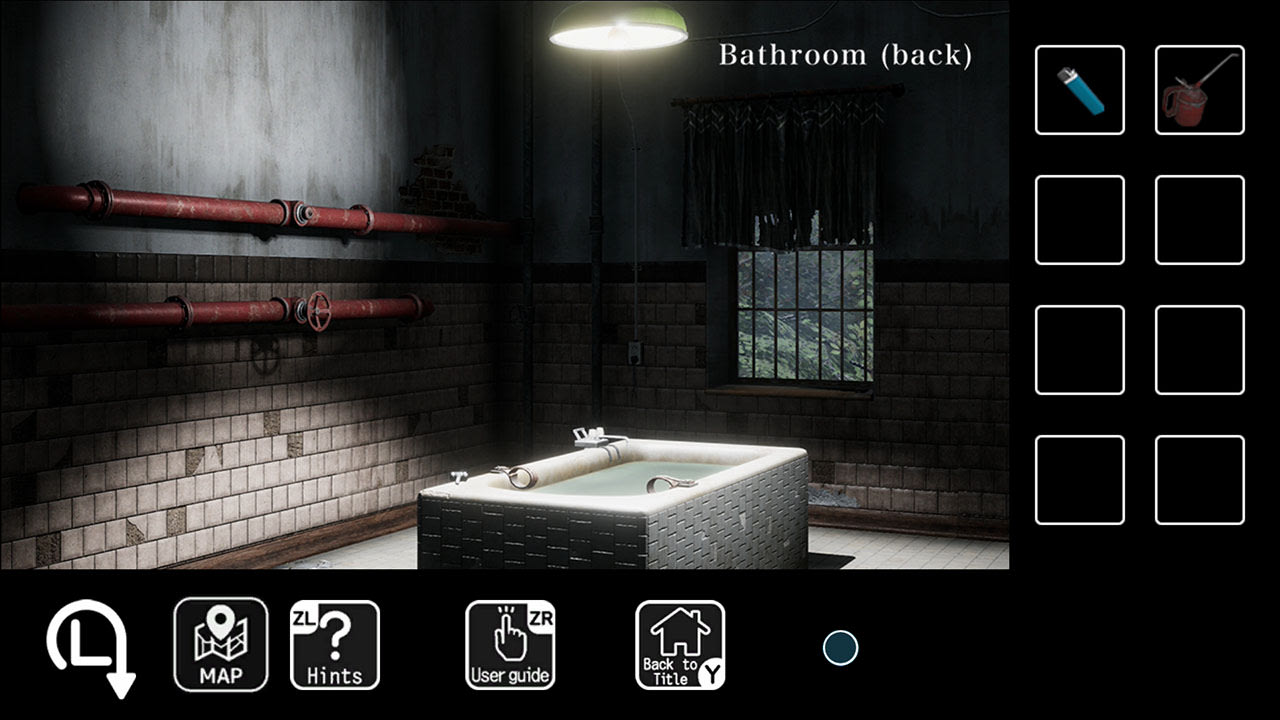Open the MAP screen

click(x=220, y=645)
